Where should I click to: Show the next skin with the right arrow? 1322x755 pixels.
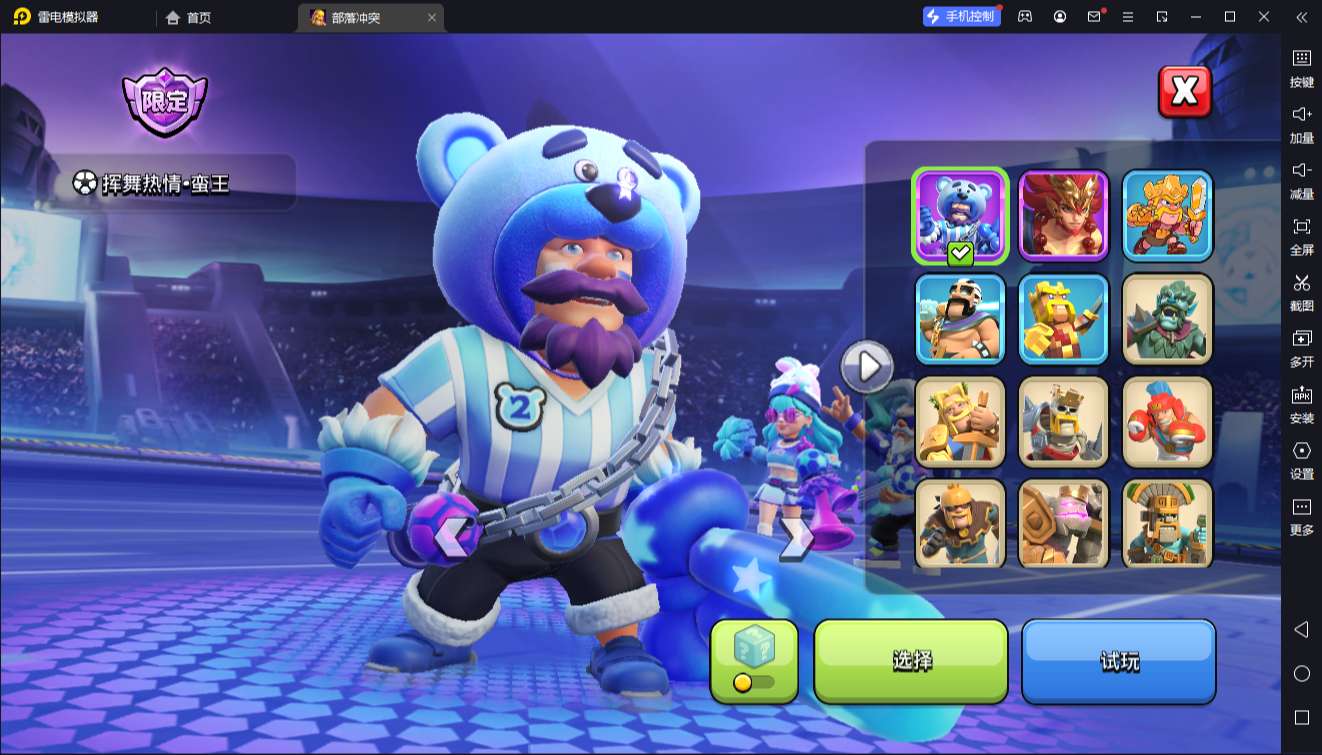[x=796, y=537]
